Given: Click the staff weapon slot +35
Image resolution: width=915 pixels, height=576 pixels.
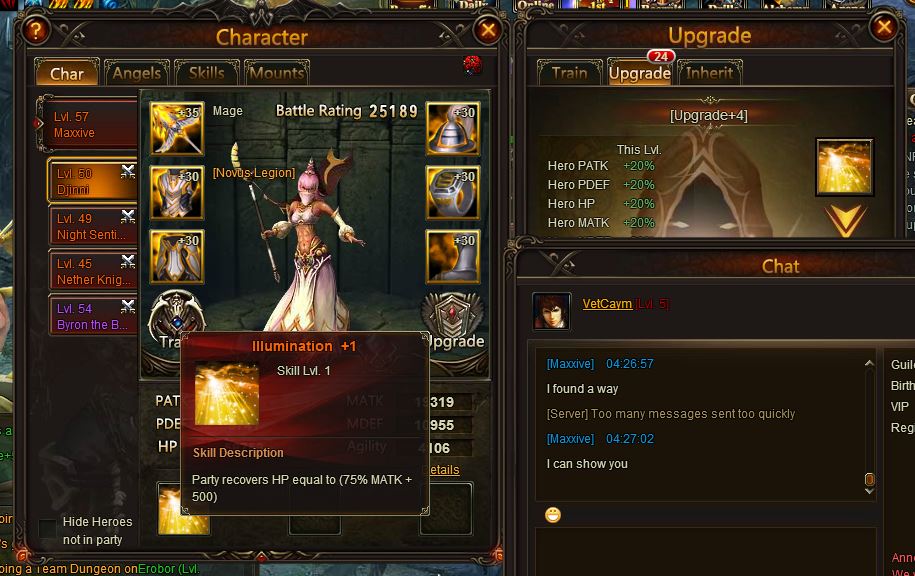Looking at the screenshot, I should click(176, 128).
